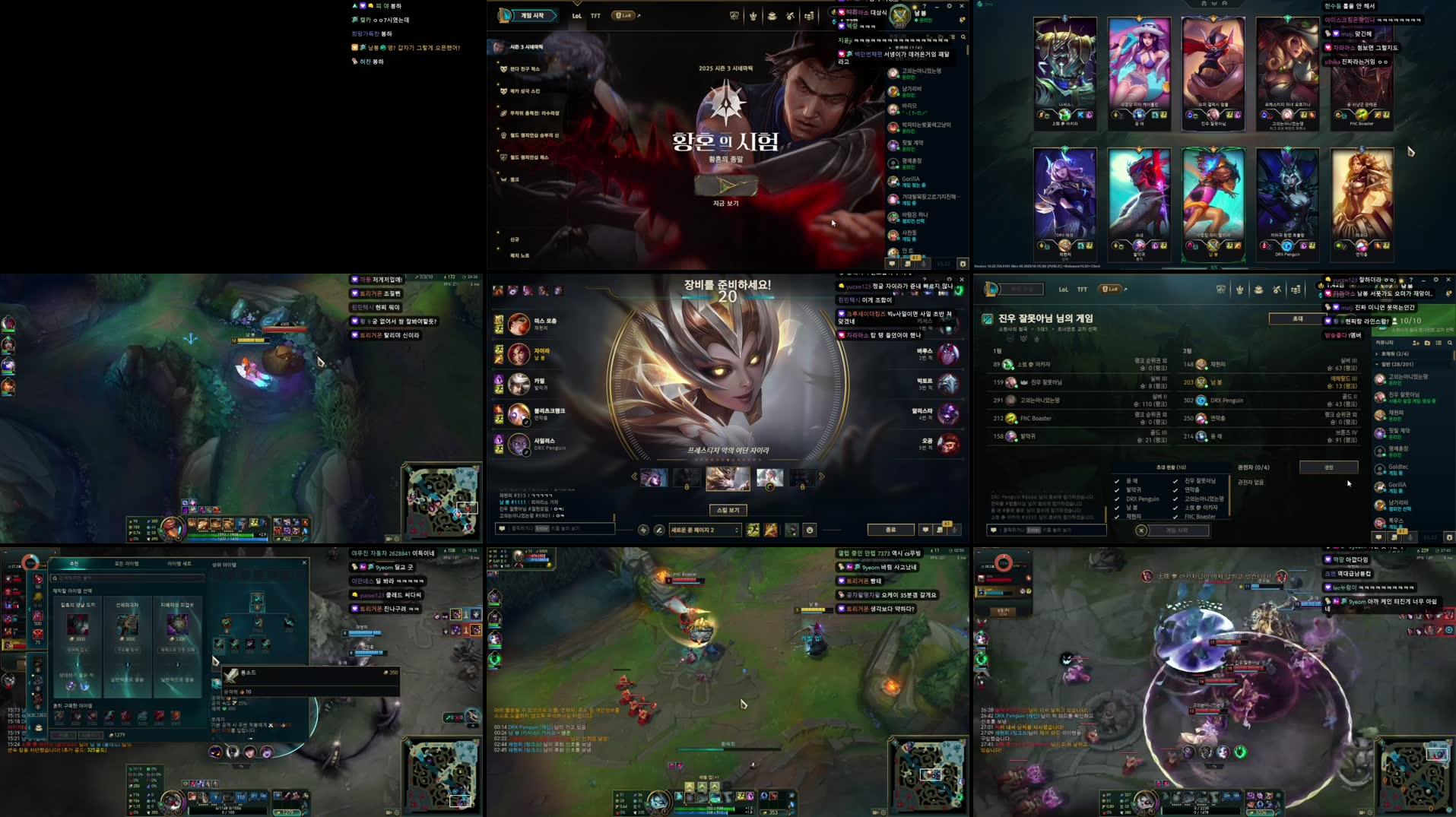Open the emote picker in champion select
The width and height of the screenshot is (1456, 817).
(x=809, y=530)
